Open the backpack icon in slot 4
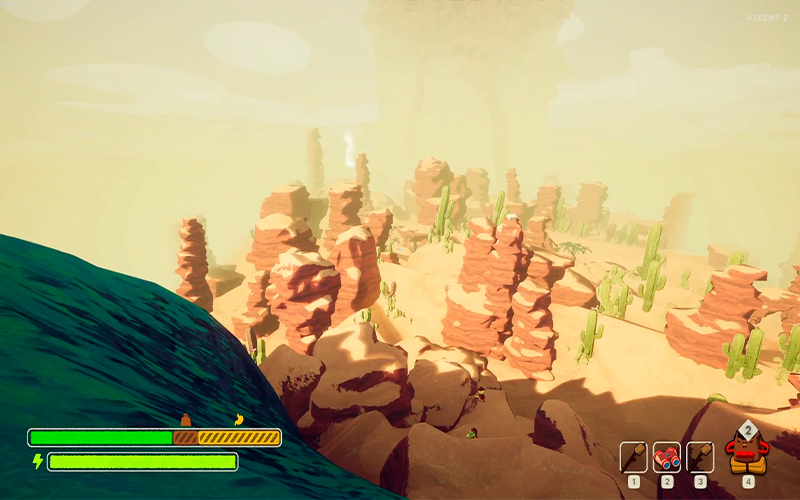Viewport: 800px width, 500px height. pos(747,453)
